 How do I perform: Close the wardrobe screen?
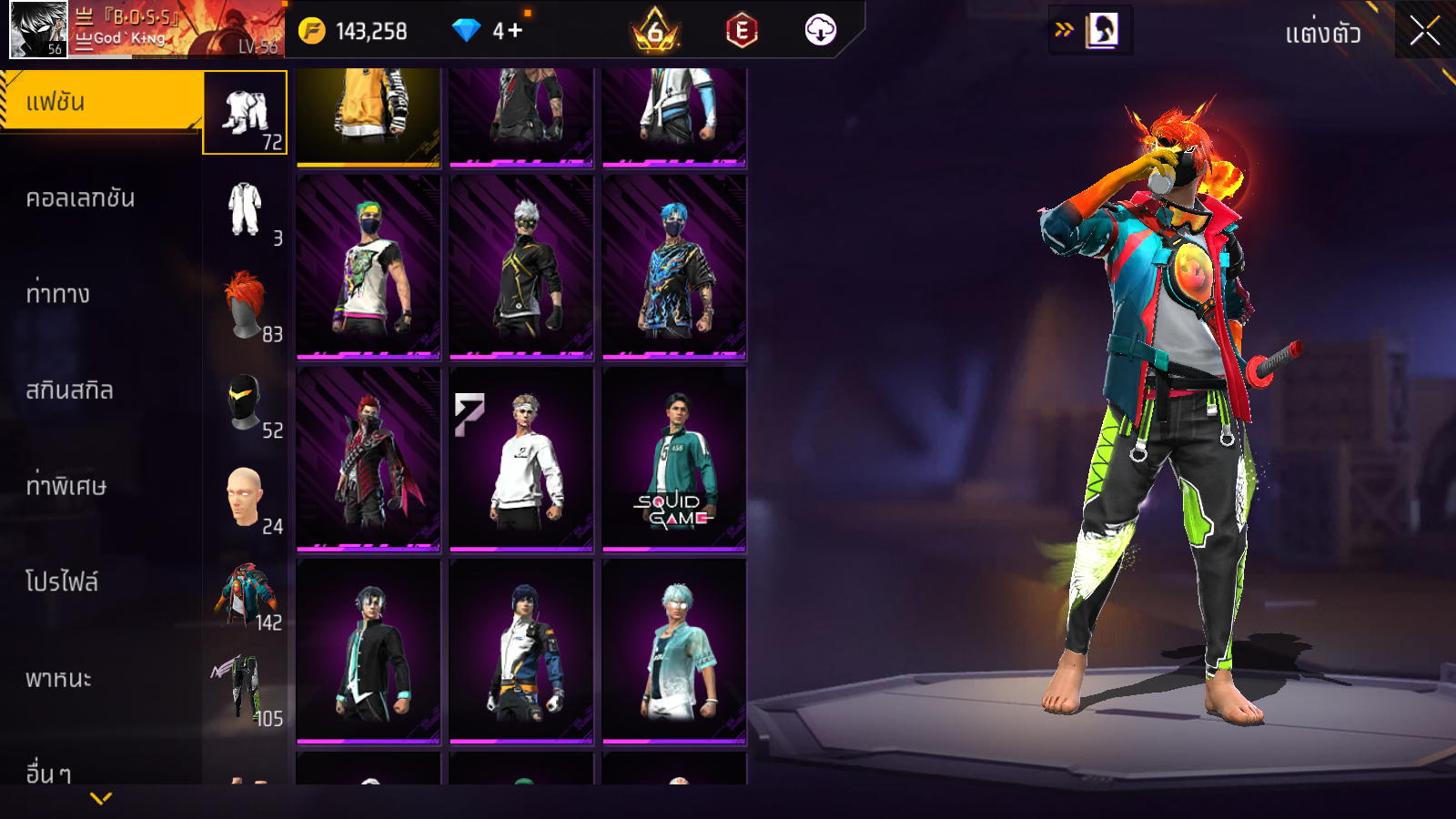click(1424, 31)
